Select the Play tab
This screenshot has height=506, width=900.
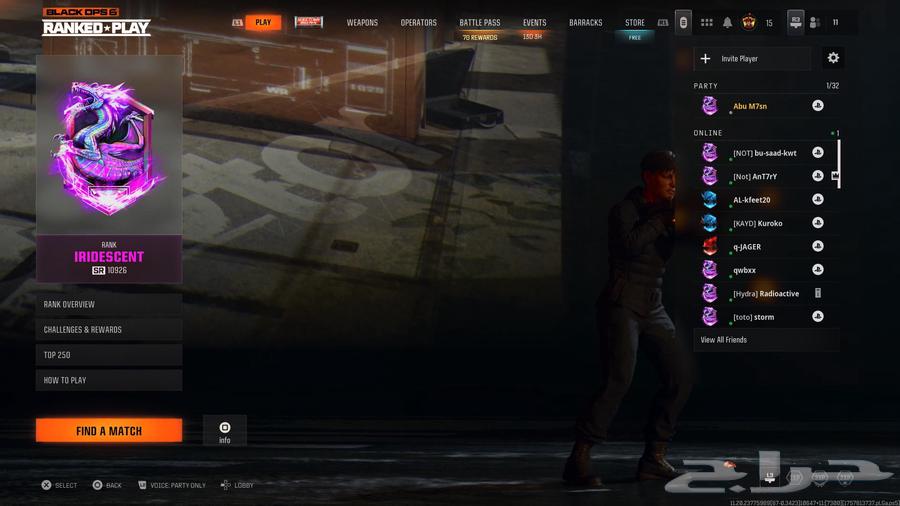pos(263,23)
